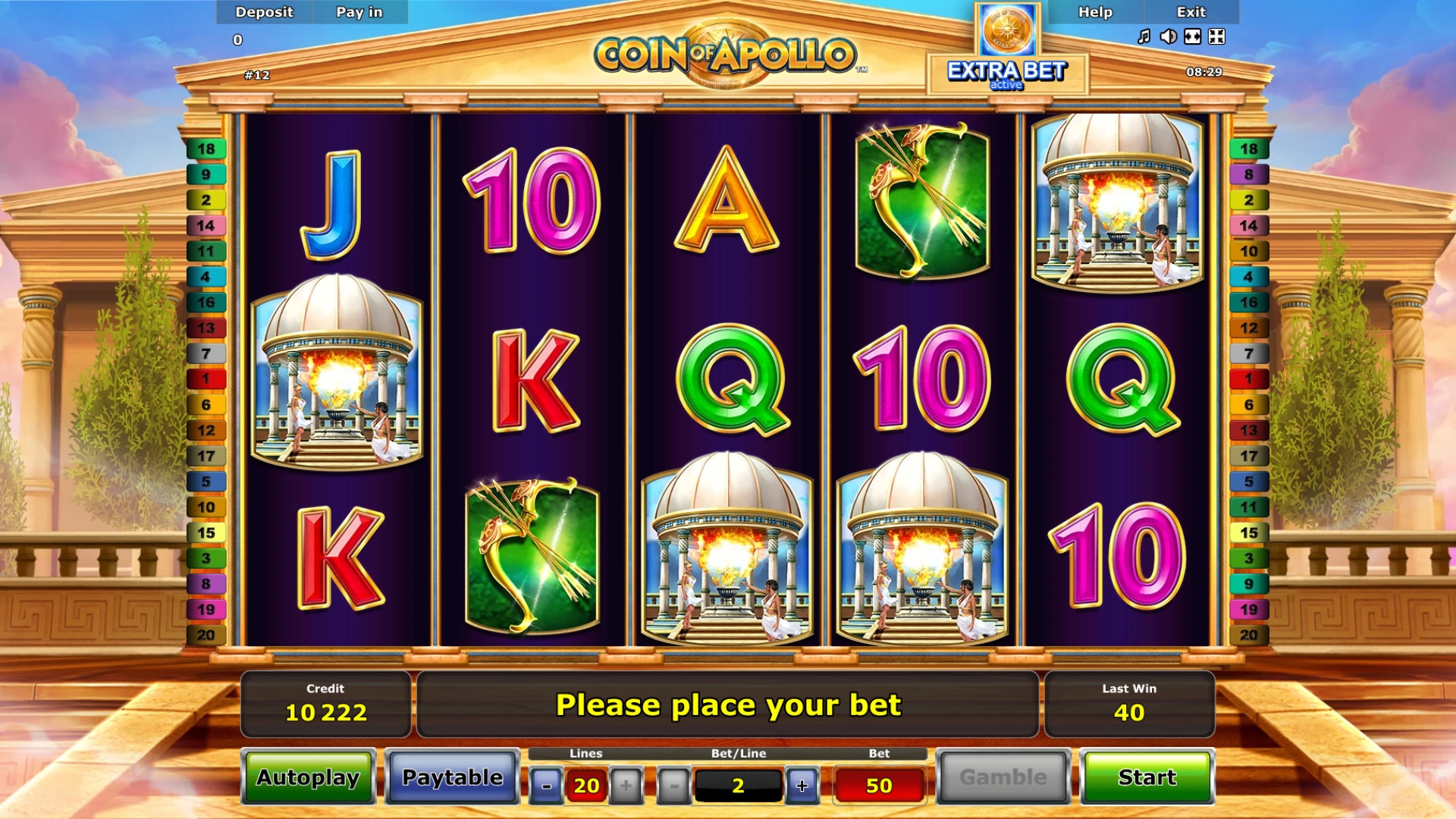This screenshot has height=819, width=1456.
Task: Open the Help screen
Action: coord(1095,12)
